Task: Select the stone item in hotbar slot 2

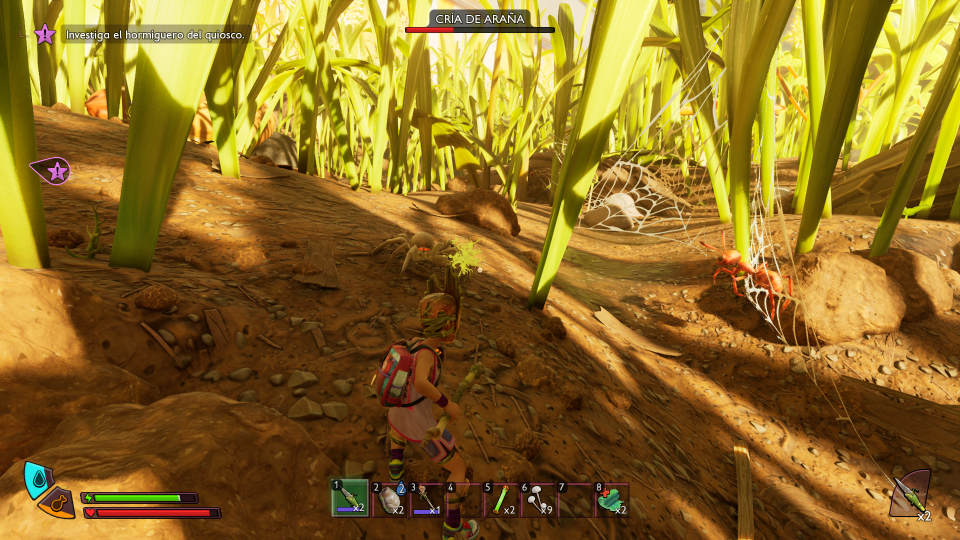Action: click(388, 498)
